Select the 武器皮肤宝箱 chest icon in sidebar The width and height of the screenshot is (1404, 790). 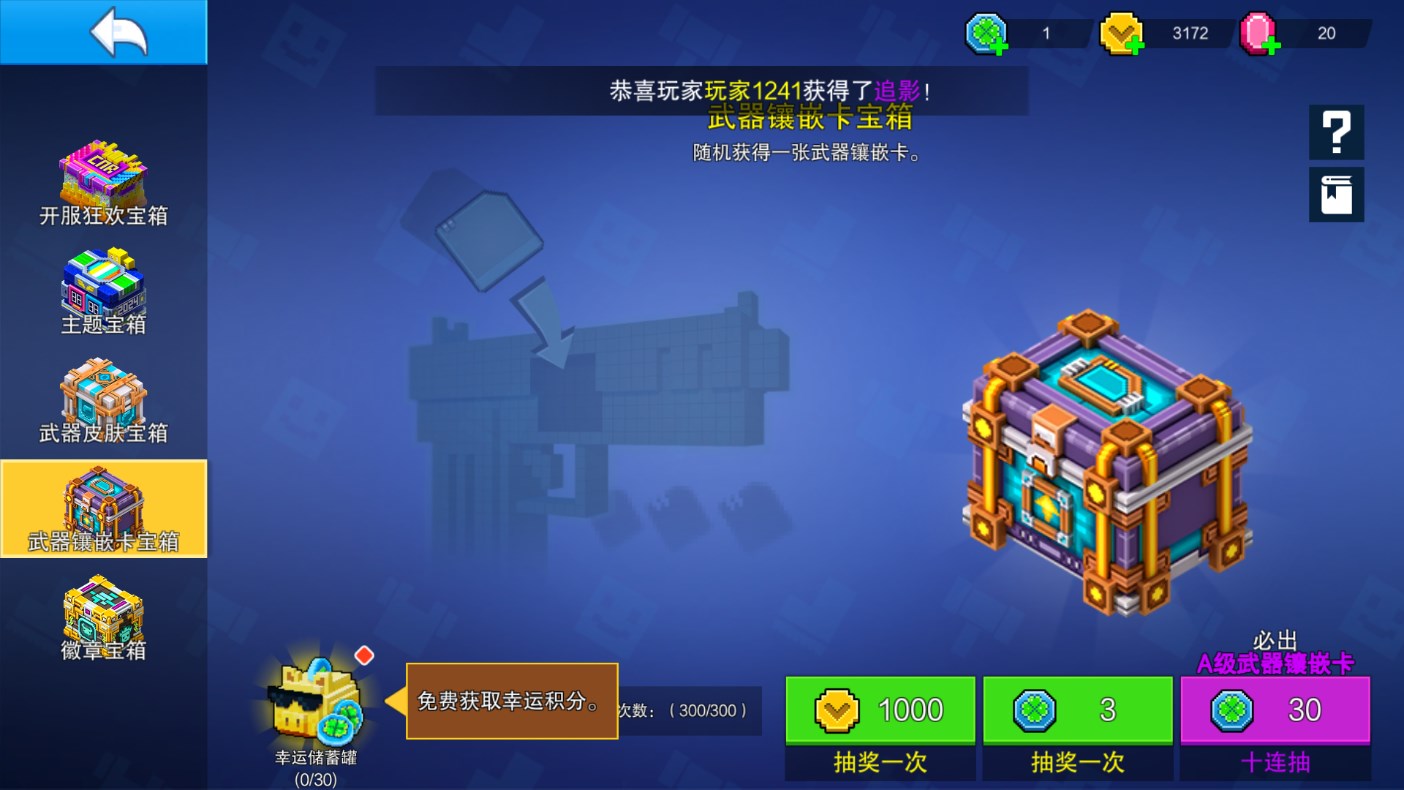(103, 397)
